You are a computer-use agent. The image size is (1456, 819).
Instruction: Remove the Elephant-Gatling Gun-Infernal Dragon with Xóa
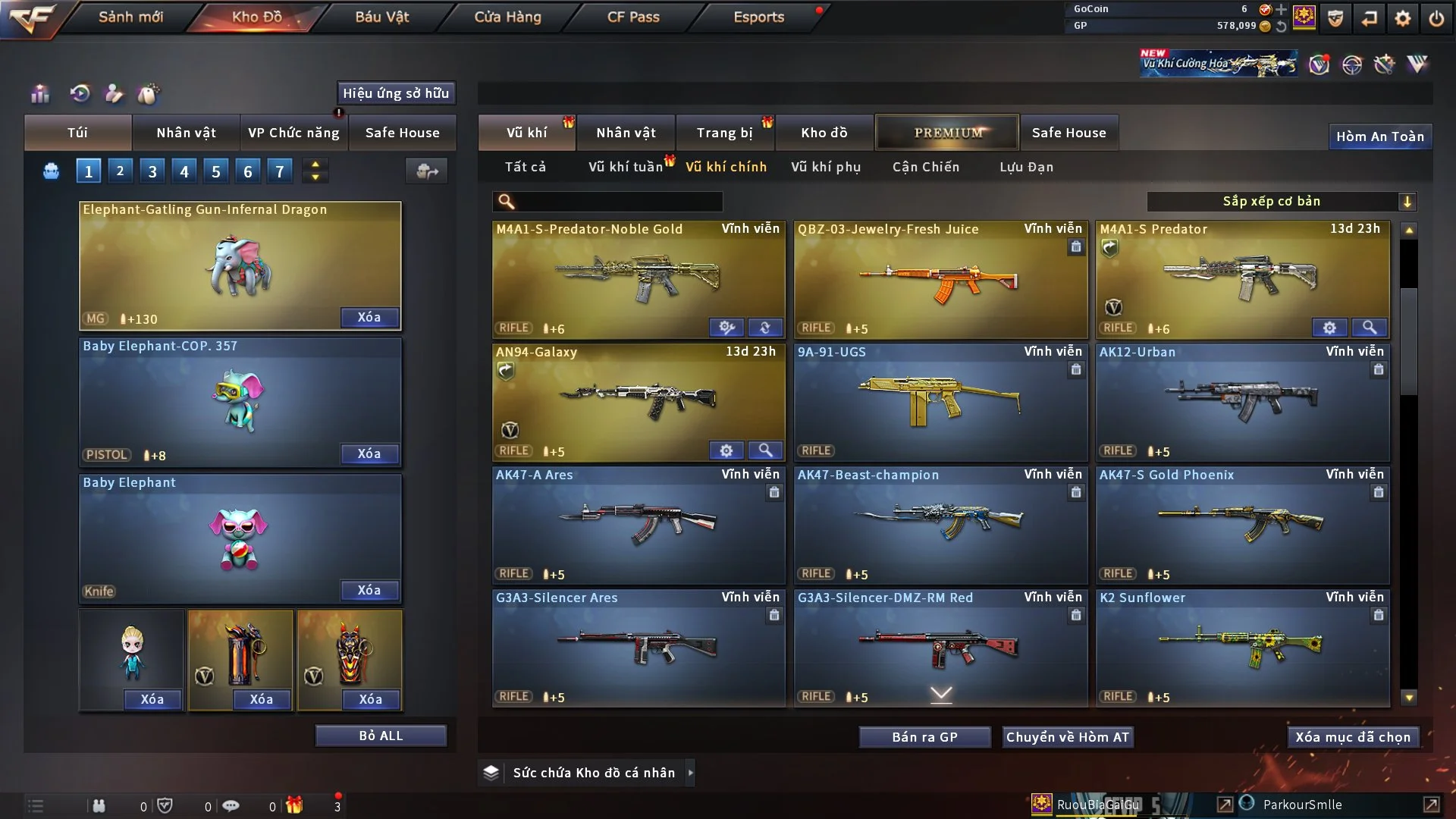[x=369, y=317]
